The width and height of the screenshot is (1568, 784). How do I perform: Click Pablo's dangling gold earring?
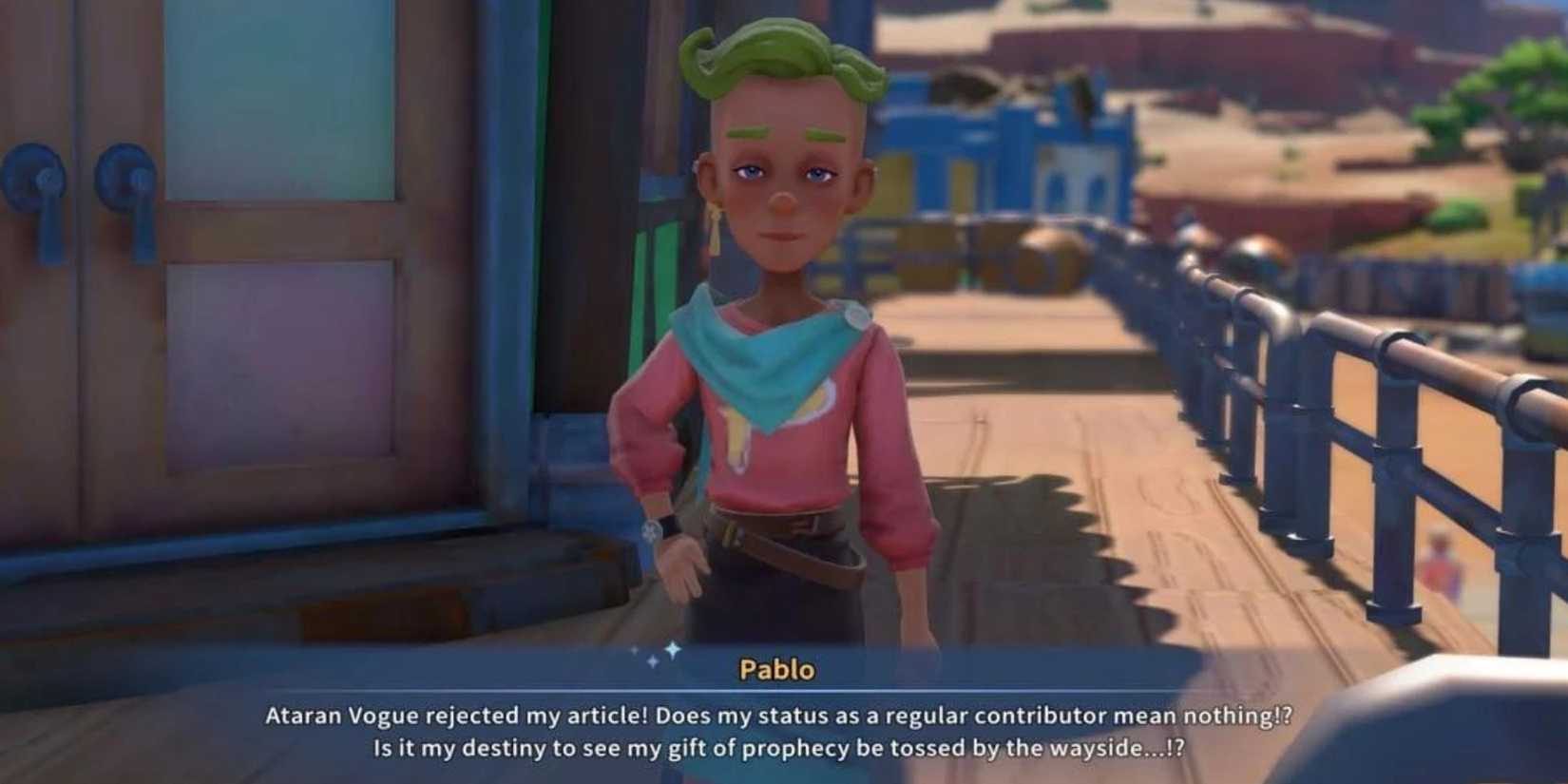[x=713, y=228]
